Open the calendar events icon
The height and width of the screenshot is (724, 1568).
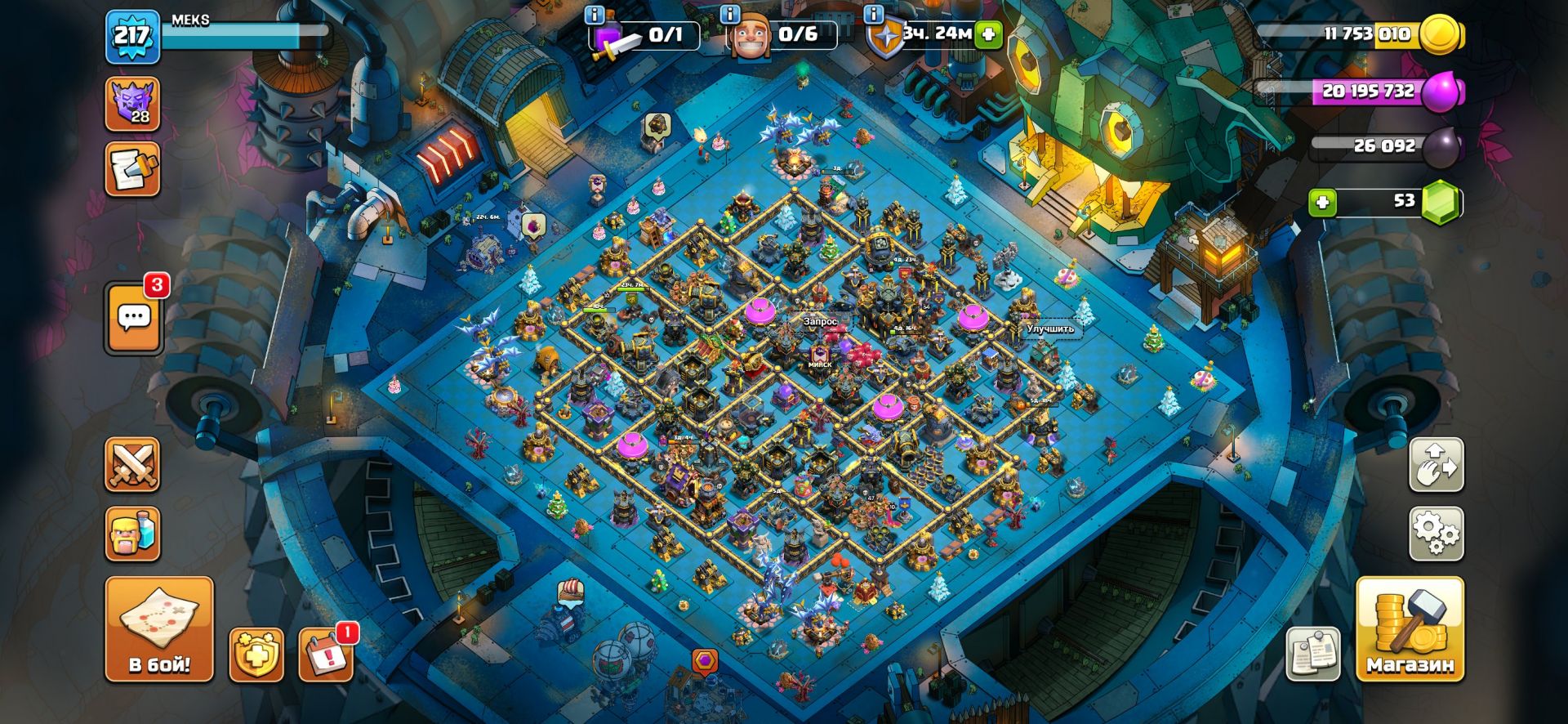pyautogui.click(x=326, y=655)
